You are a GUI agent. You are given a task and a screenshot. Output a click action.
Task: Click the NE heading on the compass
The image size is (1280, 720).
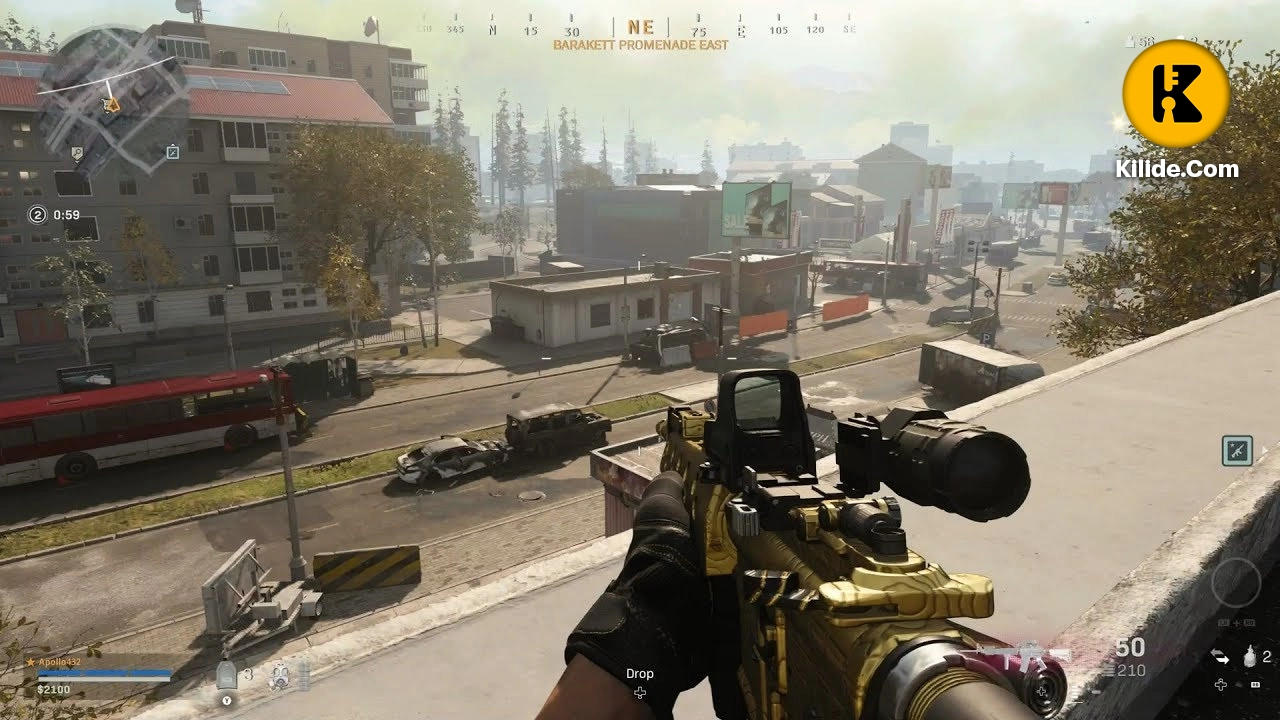[x=640, y=26]
